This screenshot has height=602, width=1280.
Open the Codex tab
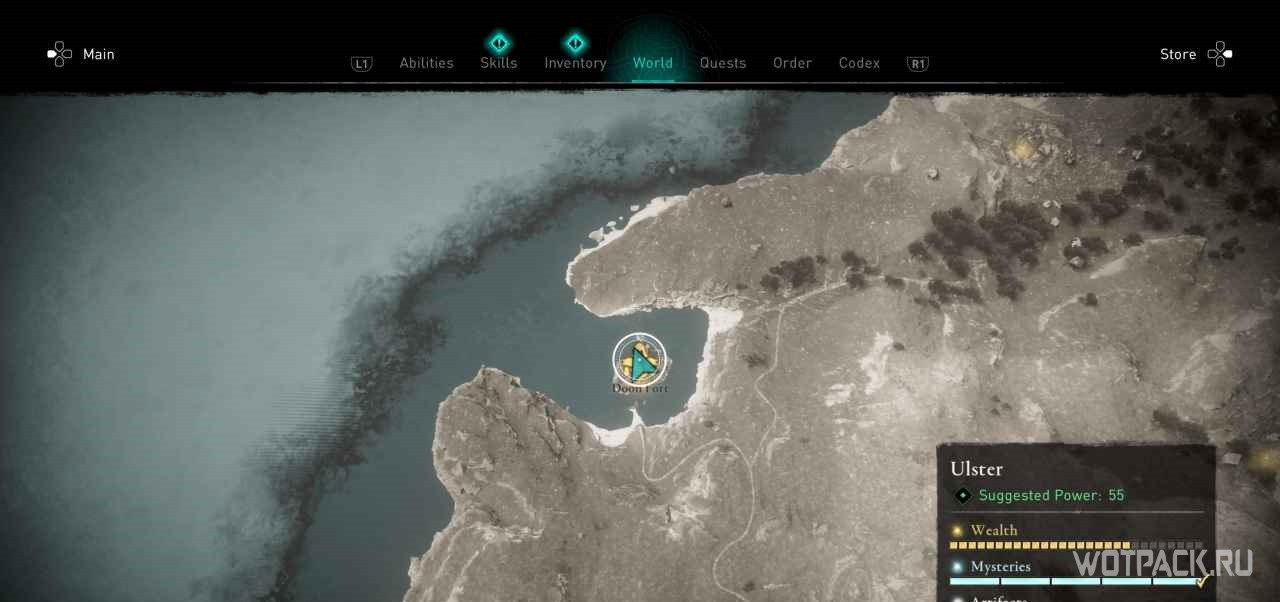[859, 63]
